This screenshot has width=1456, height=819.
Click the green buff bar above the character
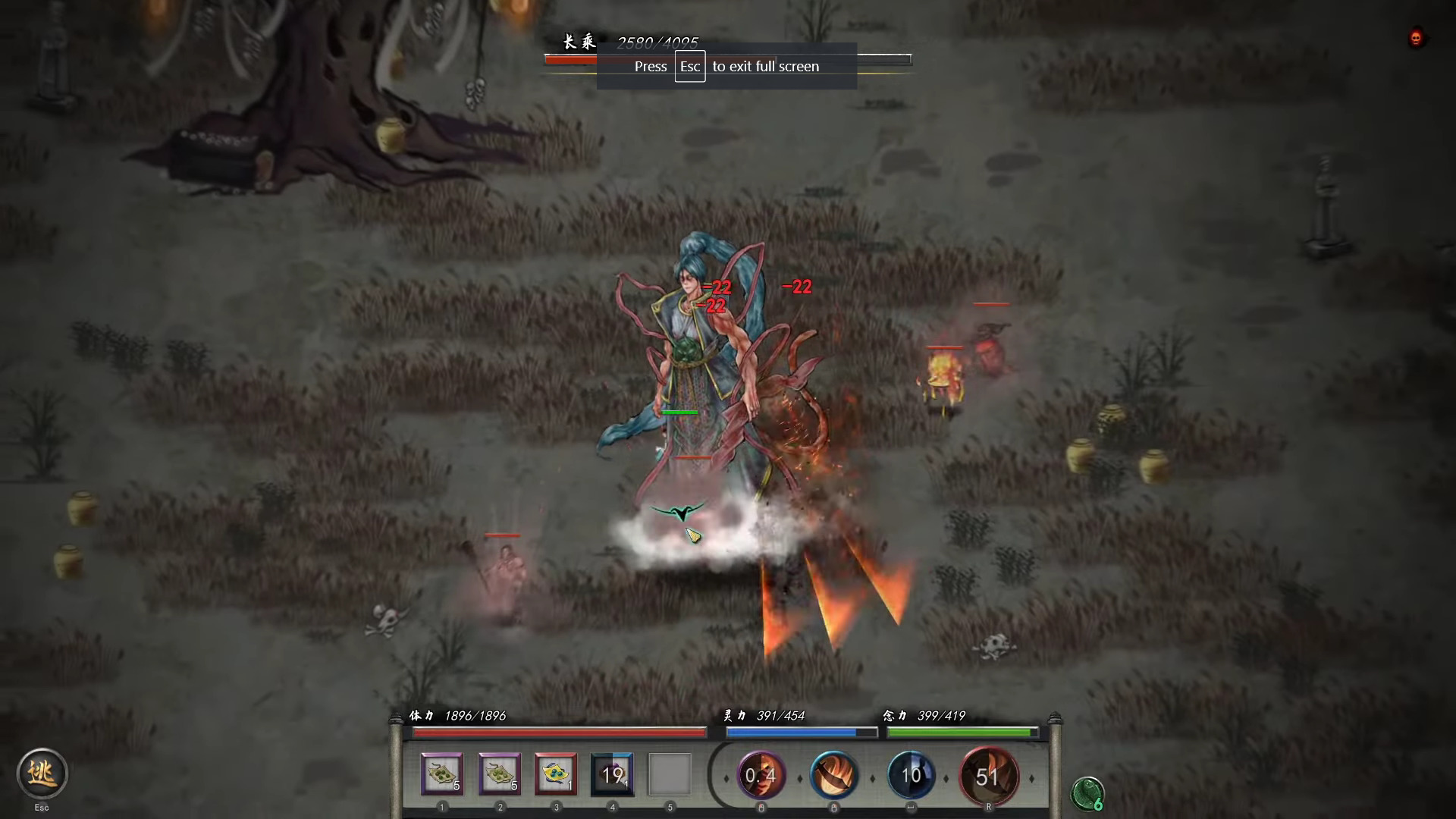(679, 412)
